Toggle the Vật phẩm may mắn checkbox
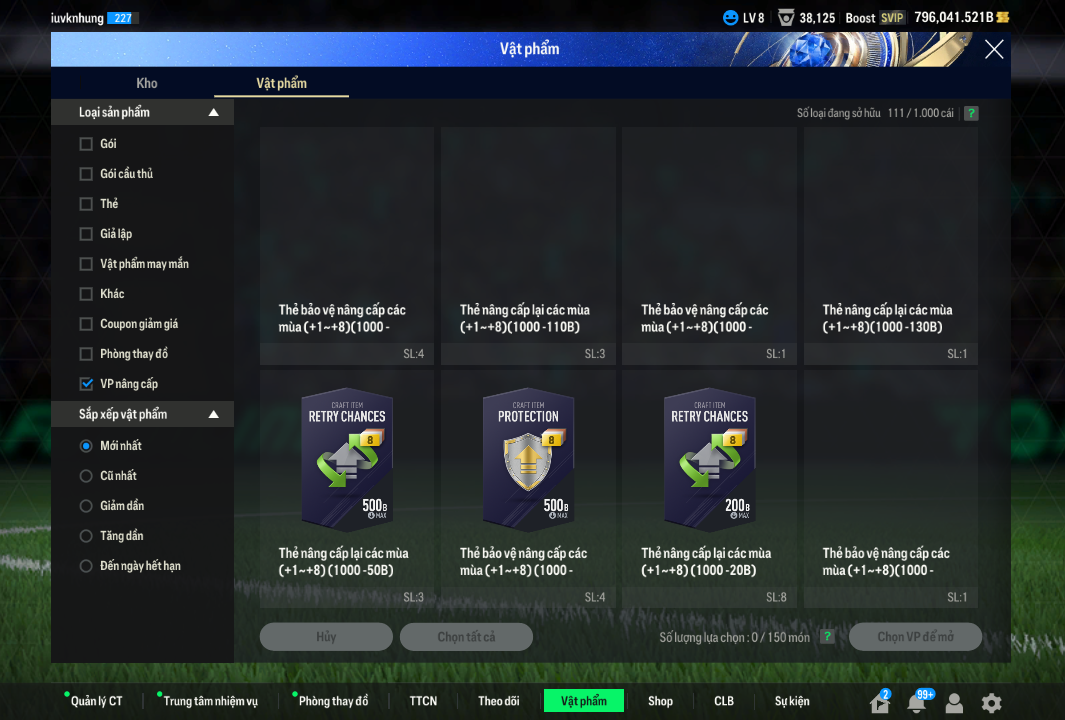This screenshot has width=1065, height=720. pyautogui.click(x=86, y=264)
